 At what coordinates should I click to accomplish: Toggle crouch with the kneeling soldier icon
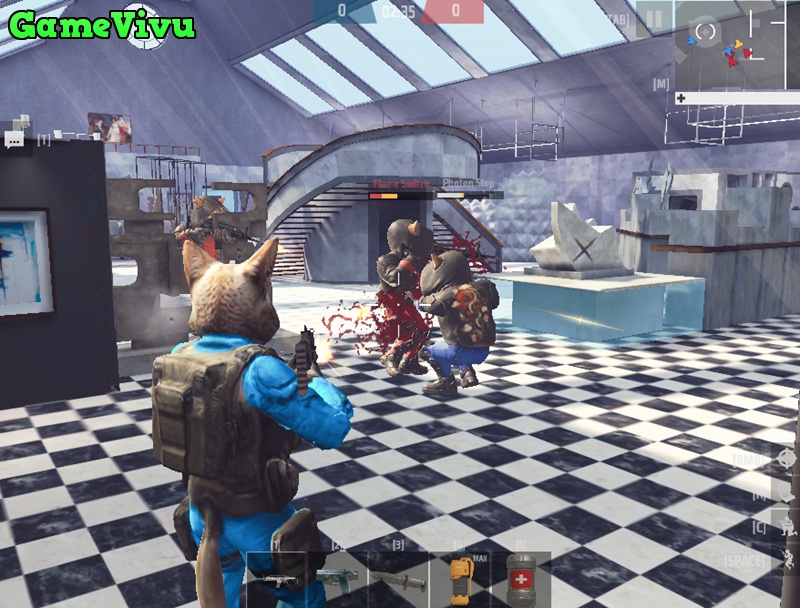point(786,525)
